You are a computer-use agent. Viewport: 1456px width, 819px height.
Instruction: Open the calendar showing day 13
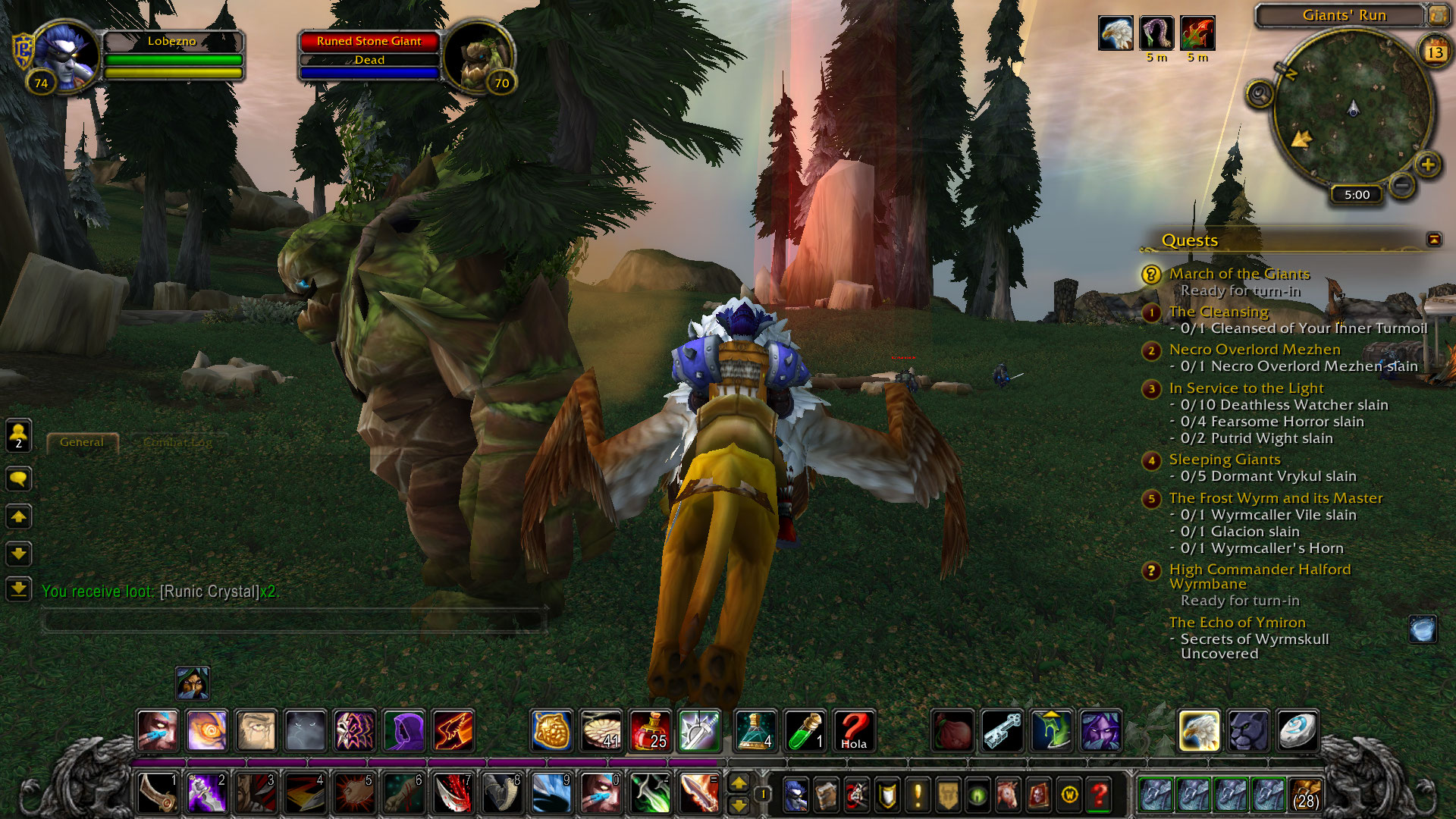1435,52
